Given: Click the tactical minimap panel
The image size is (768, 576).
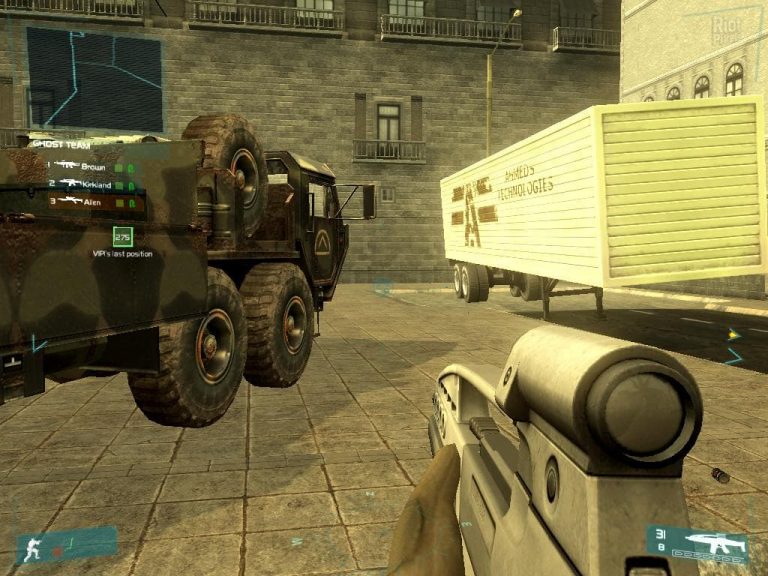Looking at the screenshot, I should click(x=94, y=79).
